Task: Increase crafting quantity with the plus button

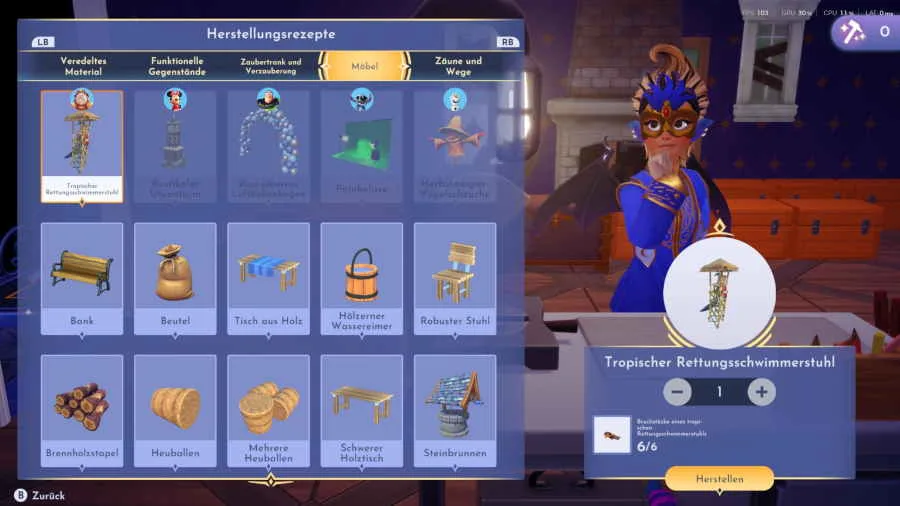Action: (762, 392)
